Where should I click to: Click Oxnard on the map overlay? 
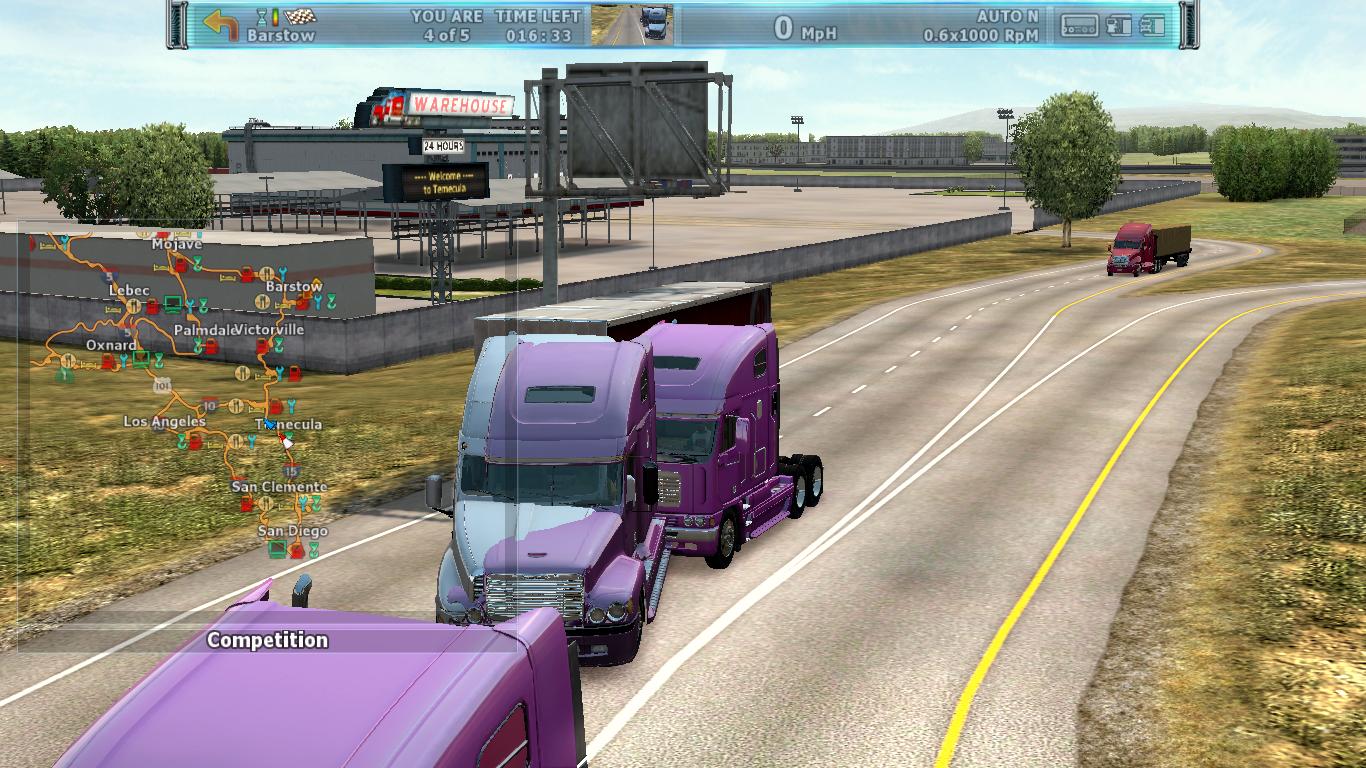click(111, 345)
